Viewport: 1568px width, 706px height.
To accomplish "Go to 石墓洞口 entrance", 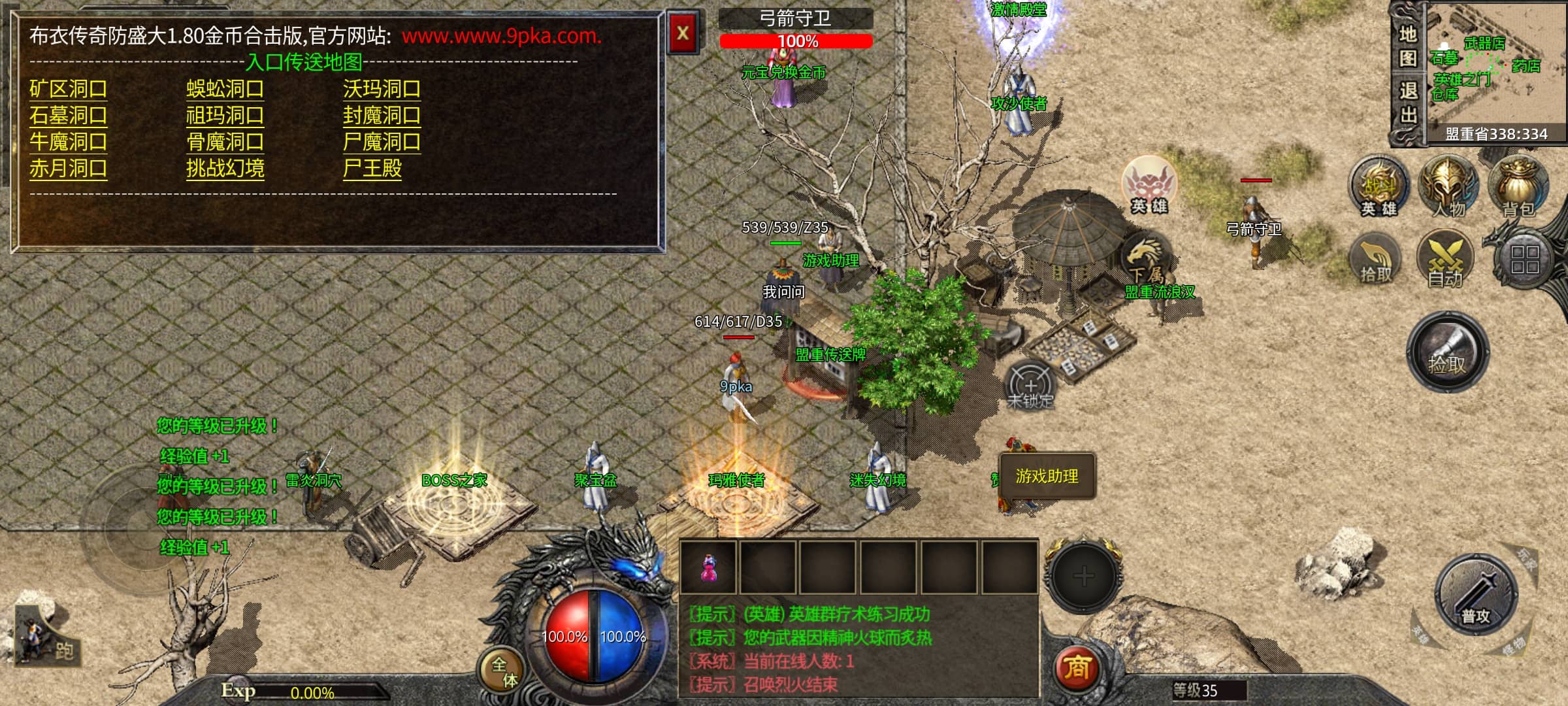I will click(x=68, y=116).
